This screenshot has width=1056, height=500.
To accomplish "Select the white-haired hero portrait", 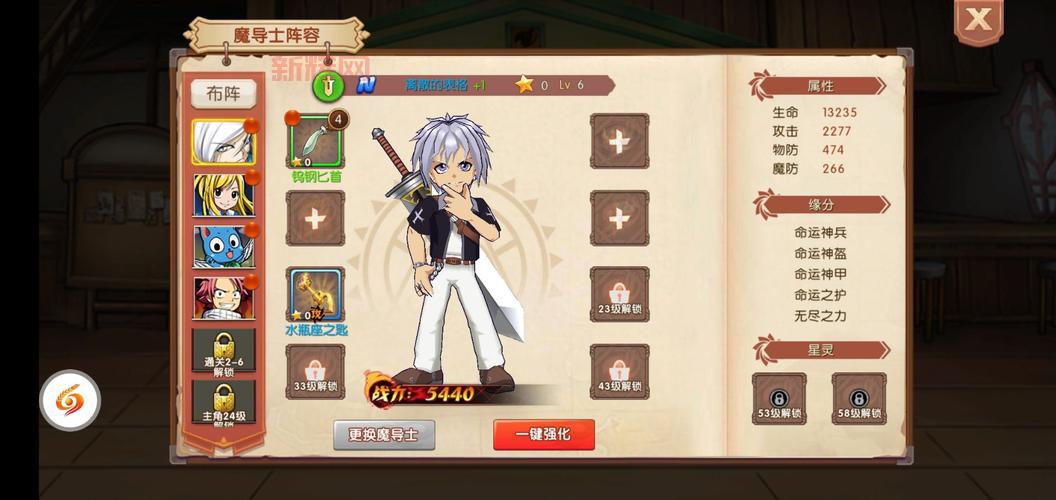I will (x=223, y=142).
